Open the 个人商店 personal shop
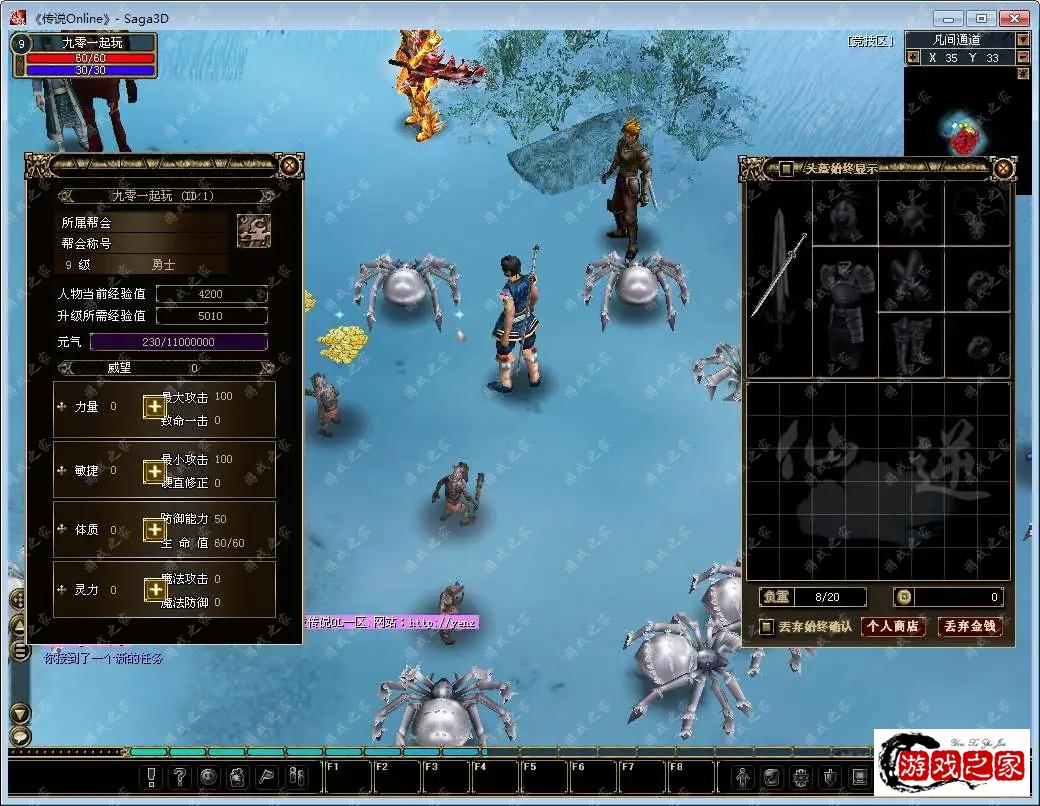 tap(893, 627)
